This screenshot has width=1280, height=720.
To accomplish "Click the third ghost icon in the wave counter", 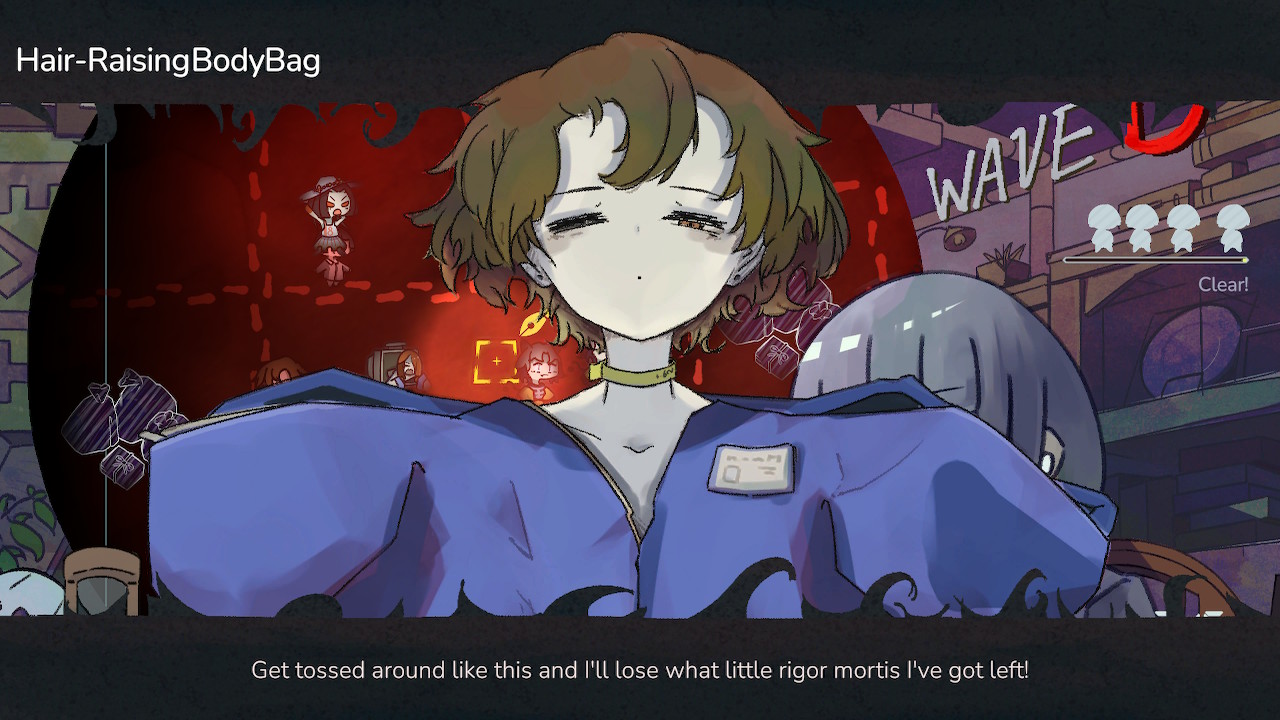I will [x=1183, y=228].
